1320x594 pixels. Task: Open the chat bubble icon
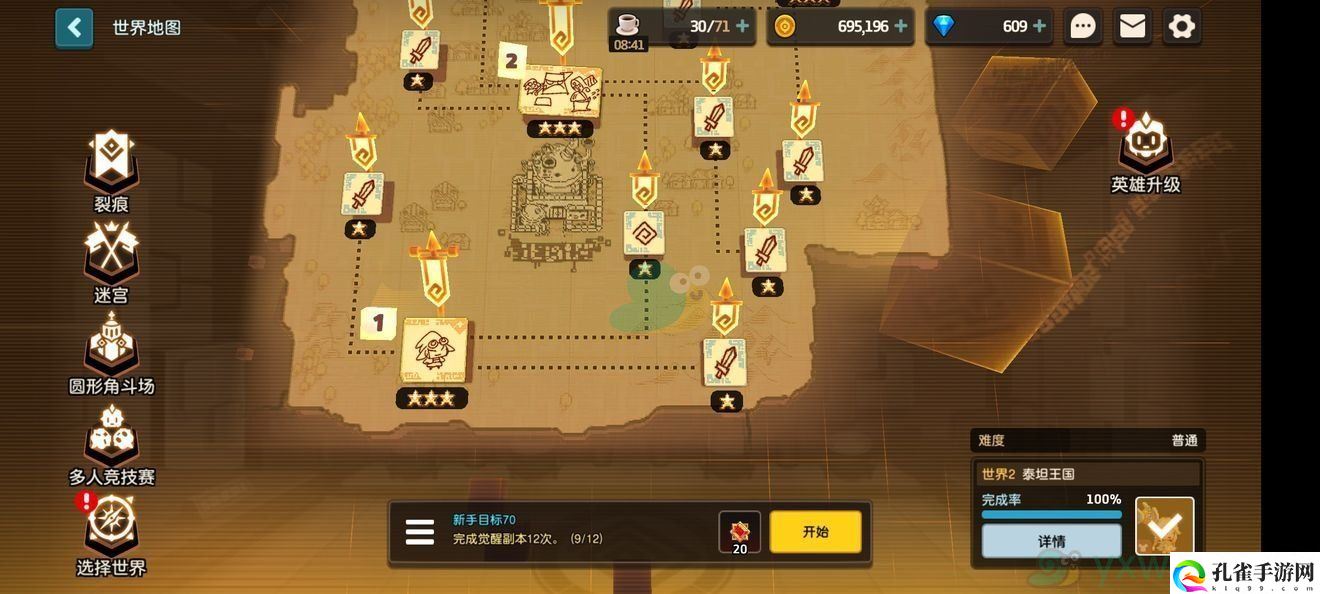coord(1083,27)
